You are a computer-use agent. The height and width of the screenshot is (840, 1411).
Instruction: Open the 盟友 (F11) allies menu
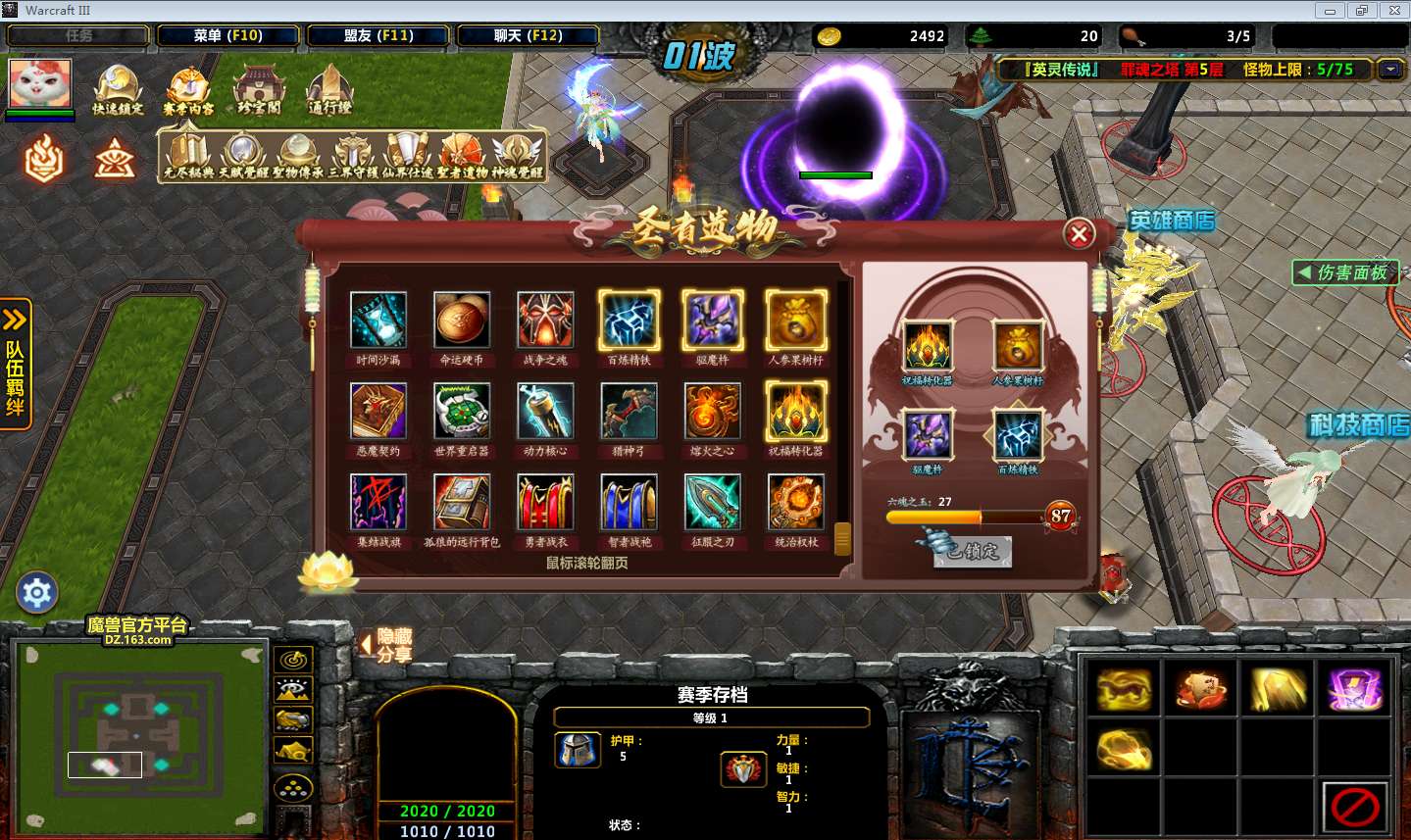tap(378, 35)
